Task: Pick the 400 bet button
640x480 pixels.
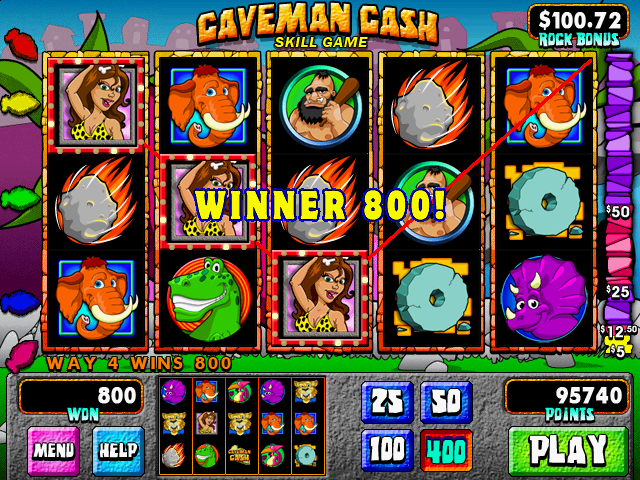Action: (x=446, y=449)
